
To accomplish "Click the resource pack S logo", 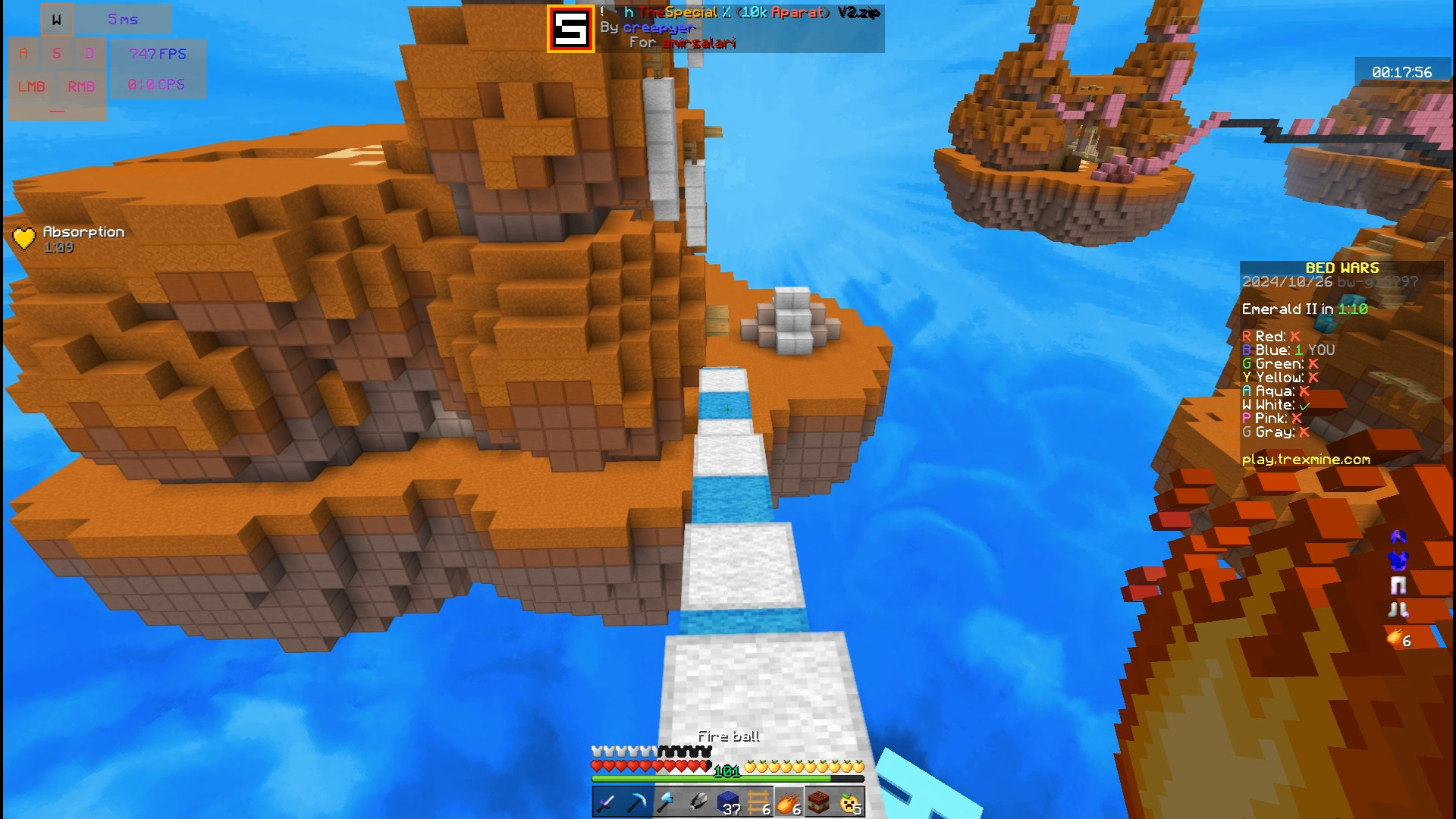I will point(571,29).
